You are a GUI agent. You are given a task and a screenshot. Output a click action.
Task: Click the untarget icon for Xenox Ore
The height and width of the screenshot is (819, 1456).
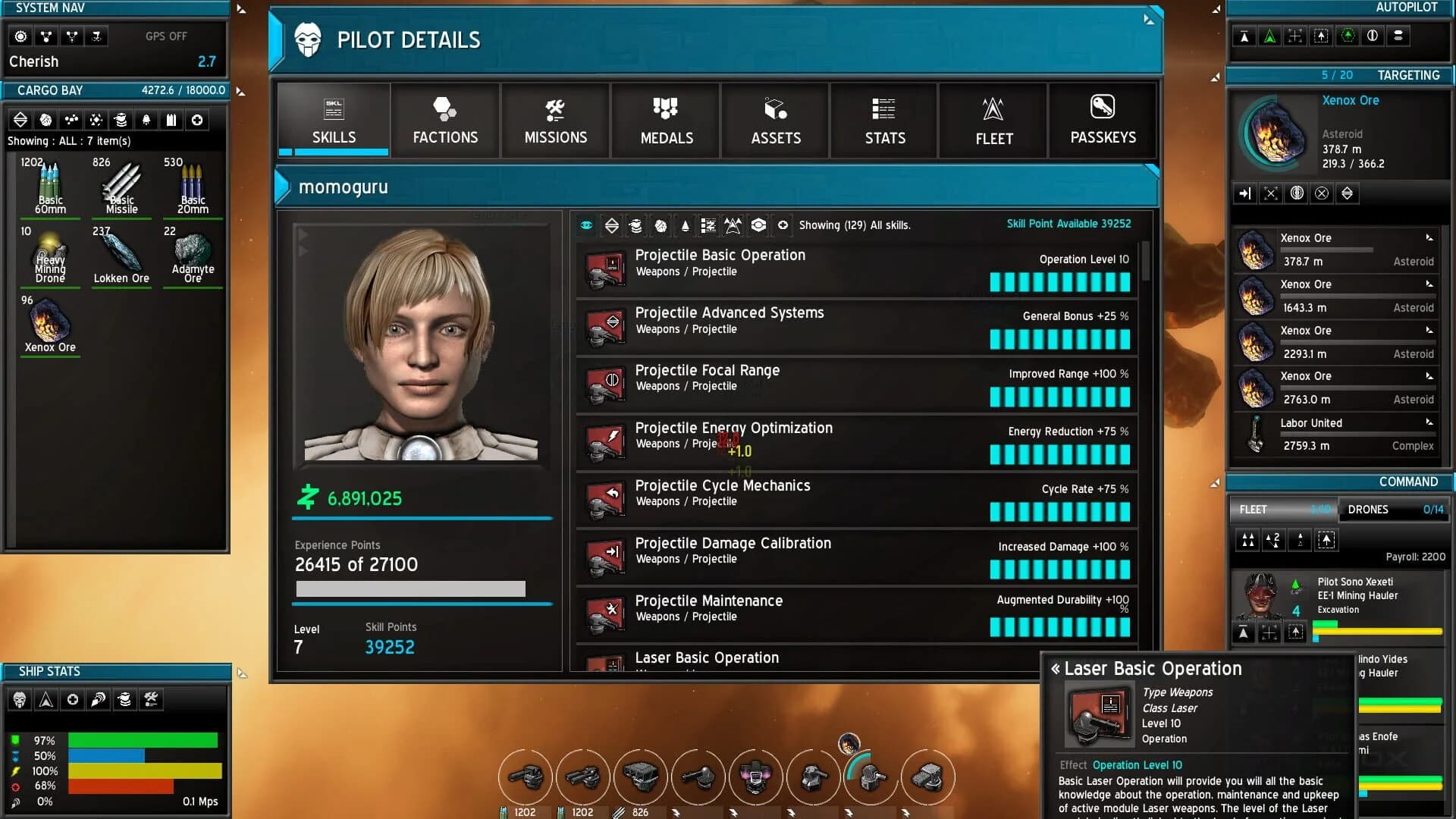click(1323, 193)
